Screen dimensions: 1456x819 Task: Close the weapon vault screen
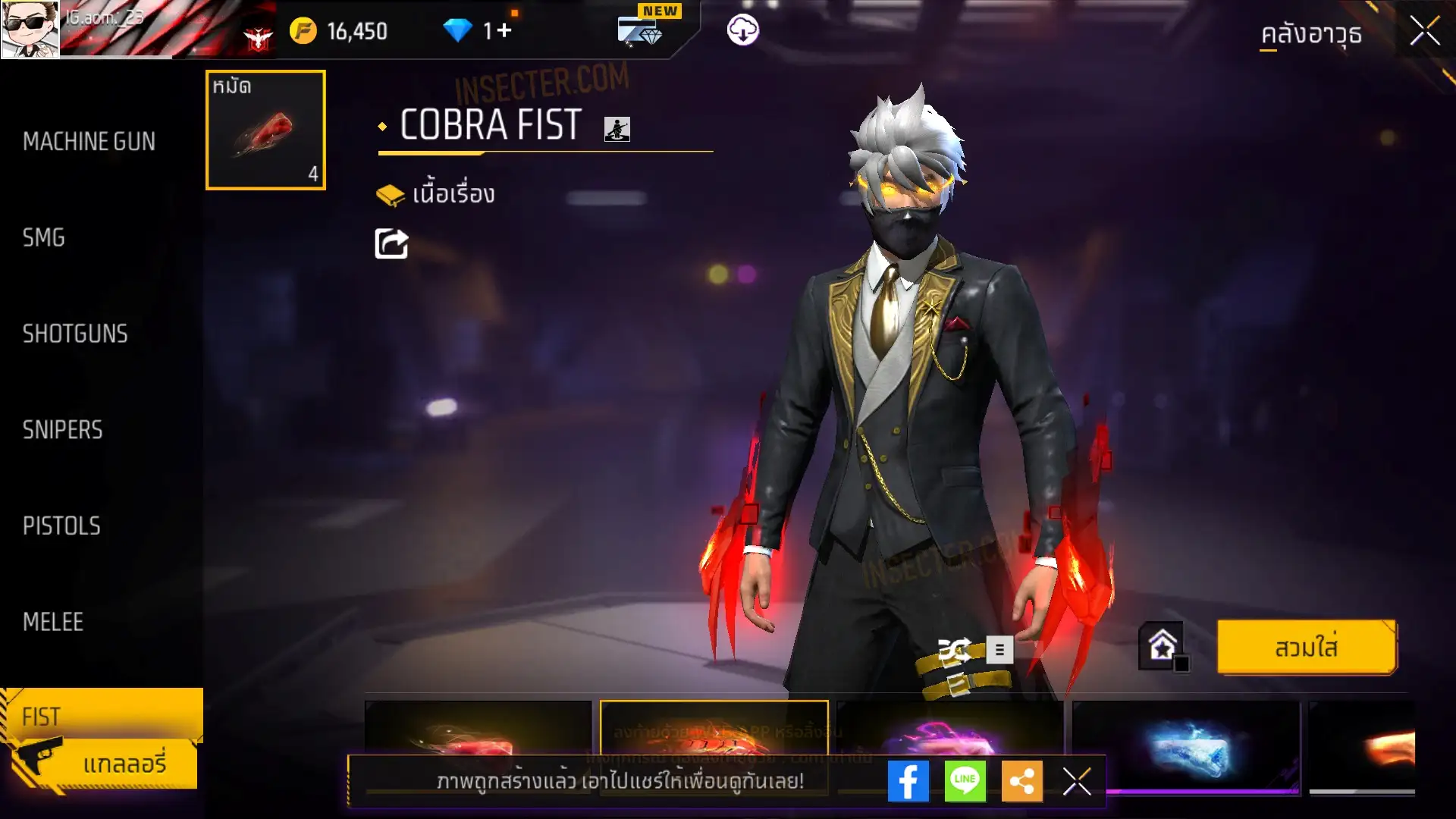click(x=1425, y=32)
